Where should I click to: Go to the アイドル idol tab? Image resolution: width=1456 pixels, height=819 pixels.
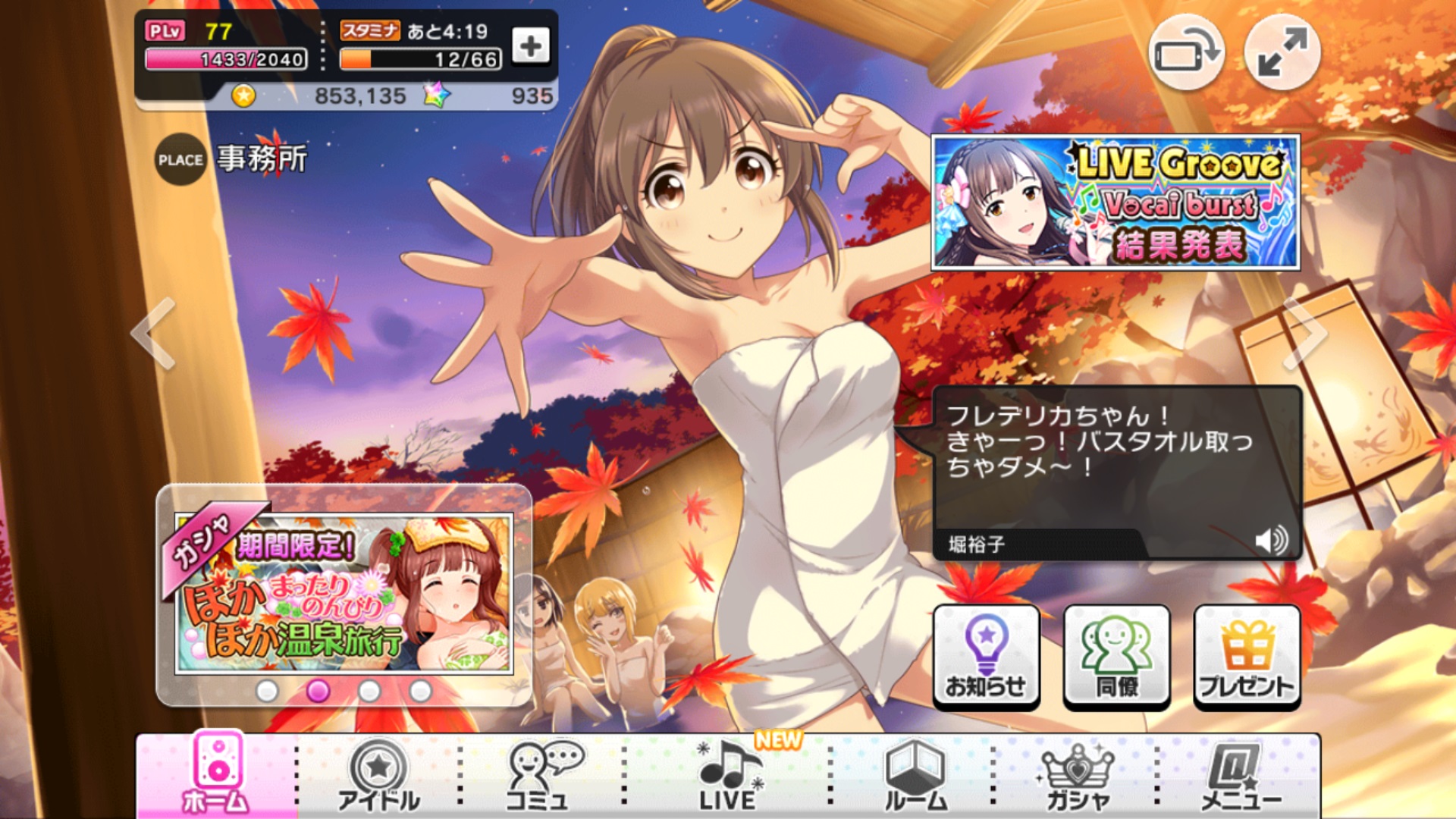click(x=378, y=777)
